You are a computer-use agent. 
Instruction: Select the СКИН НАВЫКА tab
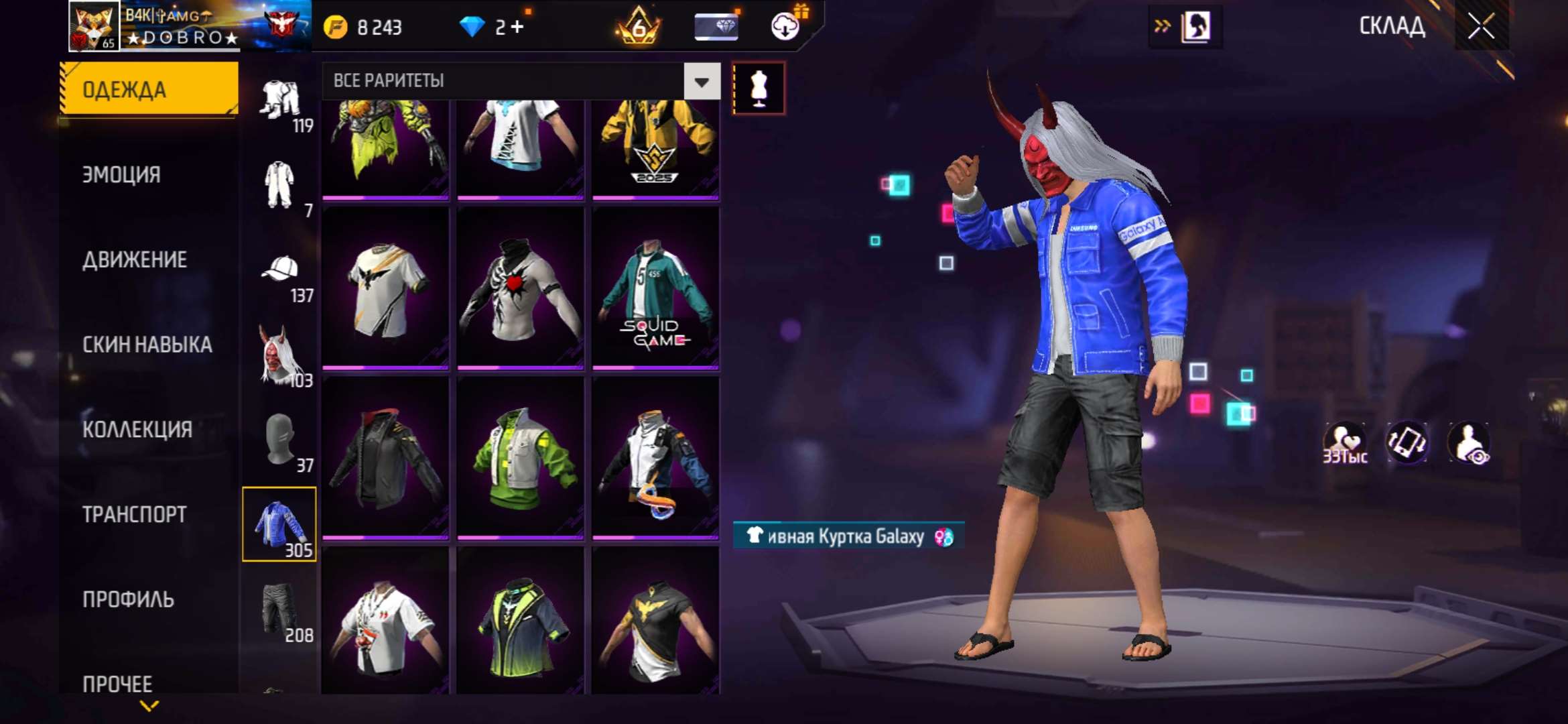pyautogui.click(x=147, y=345)
